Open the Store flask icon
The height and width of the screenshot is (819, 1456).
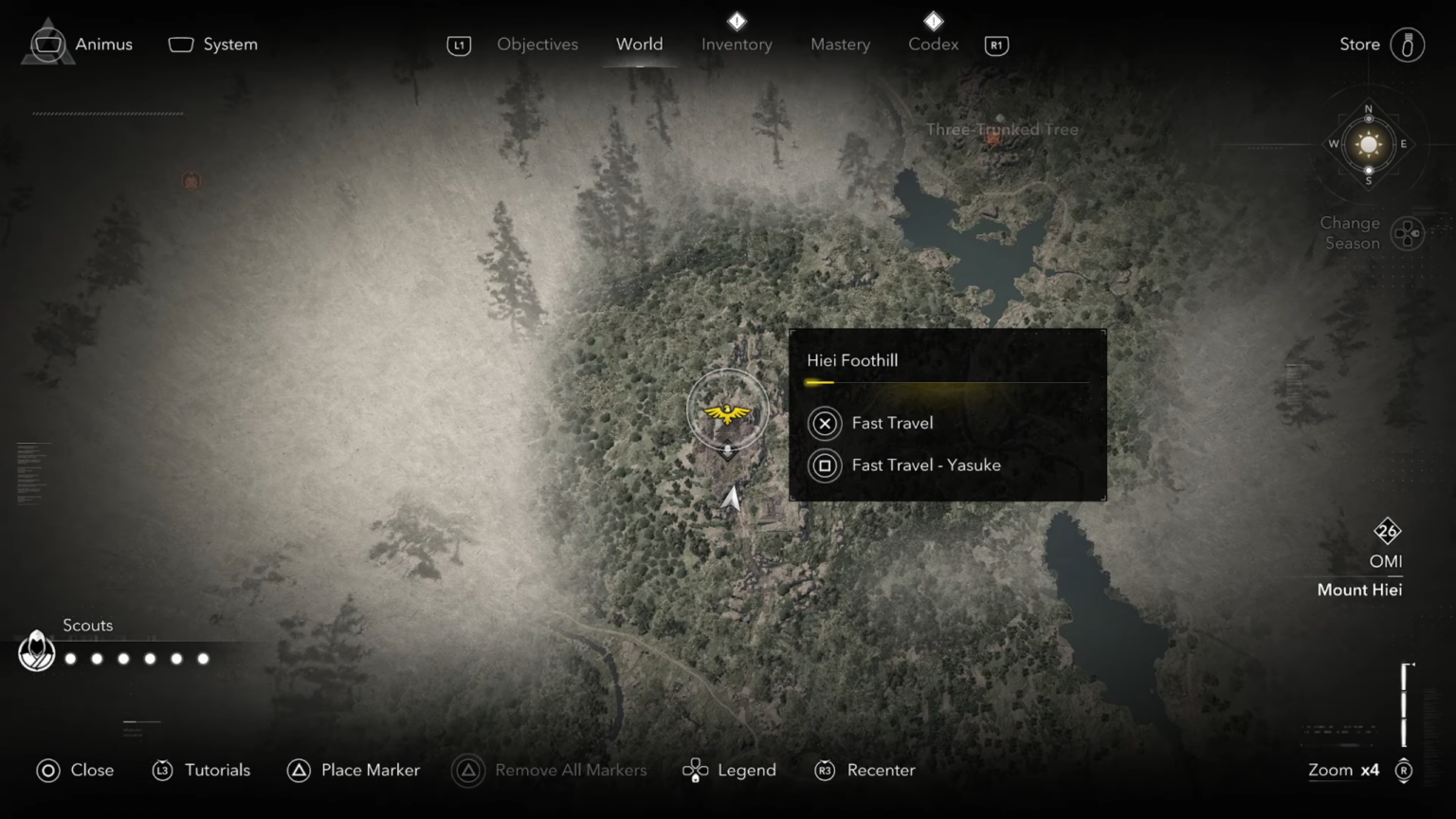(x=1407, y=44)
